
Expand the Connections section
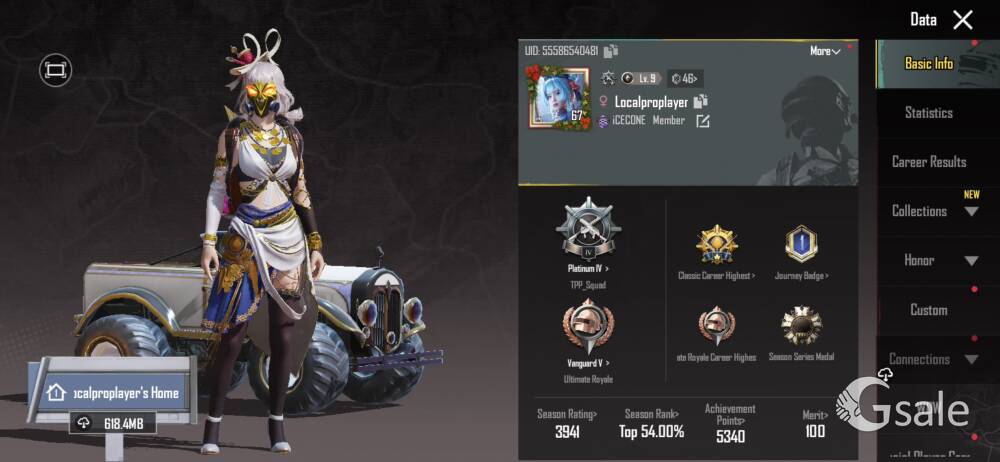971,359
